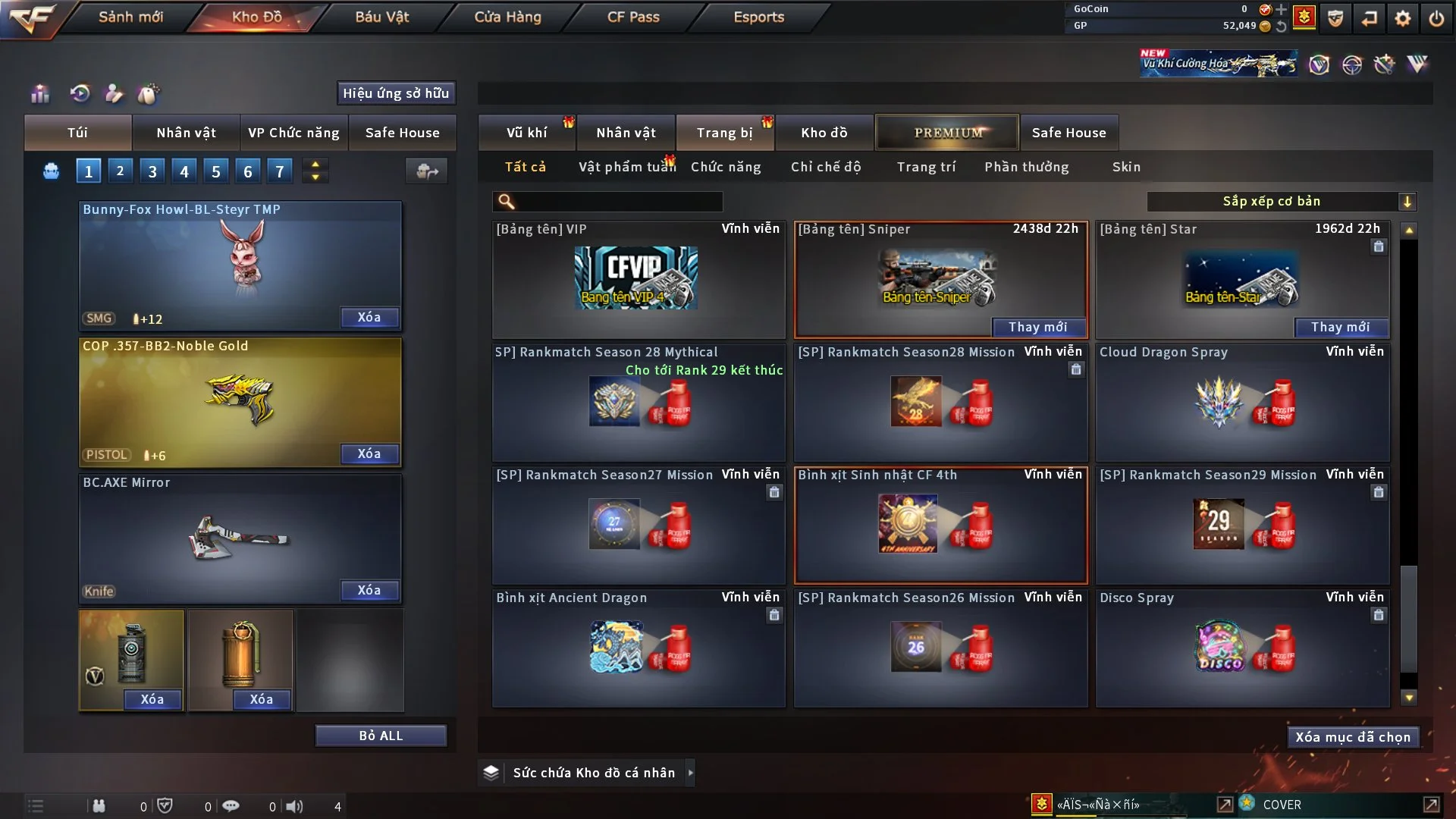
Task: Renew the Sniper name tag with Thay mới
Action: 1037,327
